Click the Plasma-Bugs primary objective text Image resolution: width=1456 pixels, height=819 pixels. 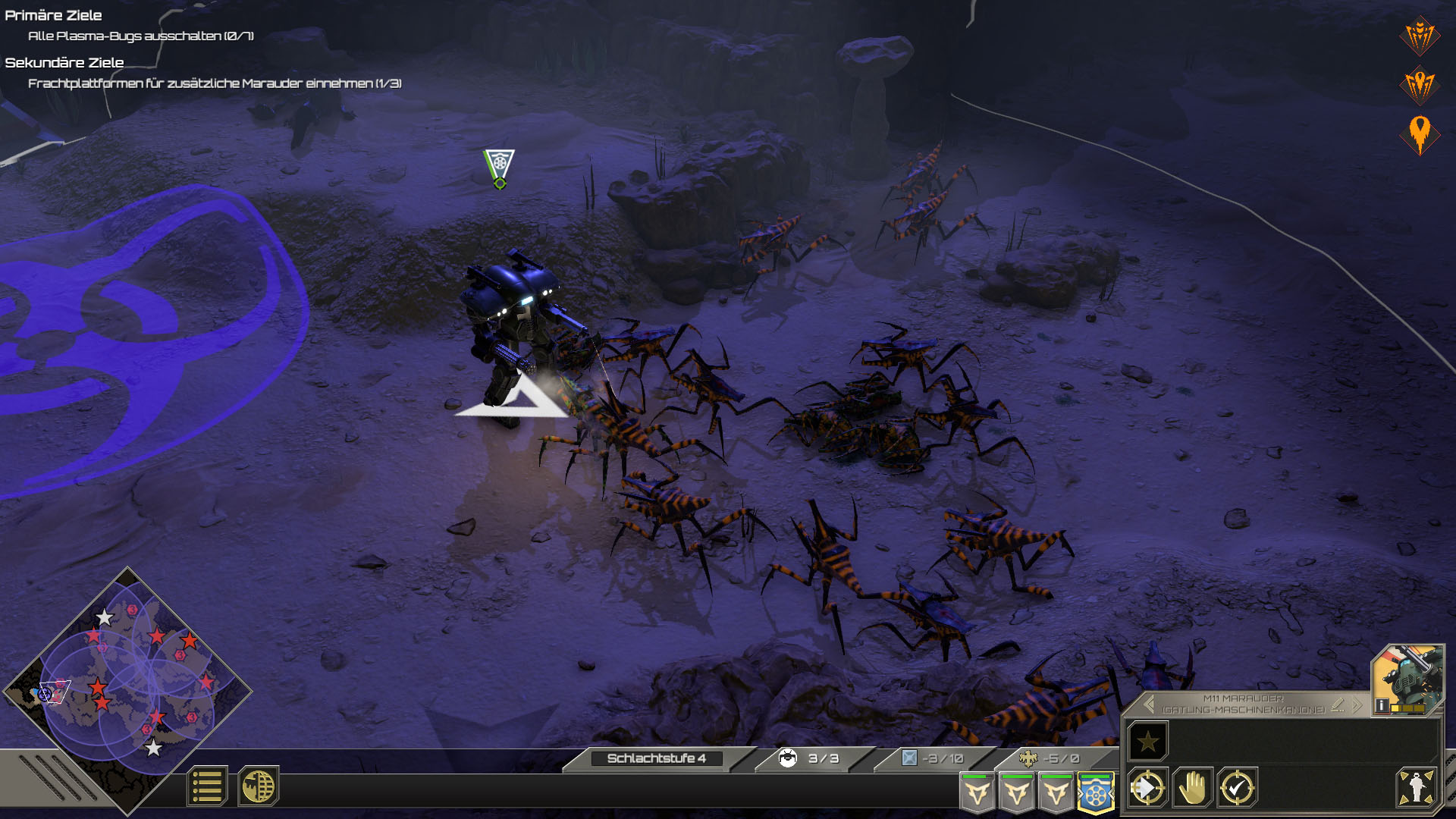click(140, 36)
